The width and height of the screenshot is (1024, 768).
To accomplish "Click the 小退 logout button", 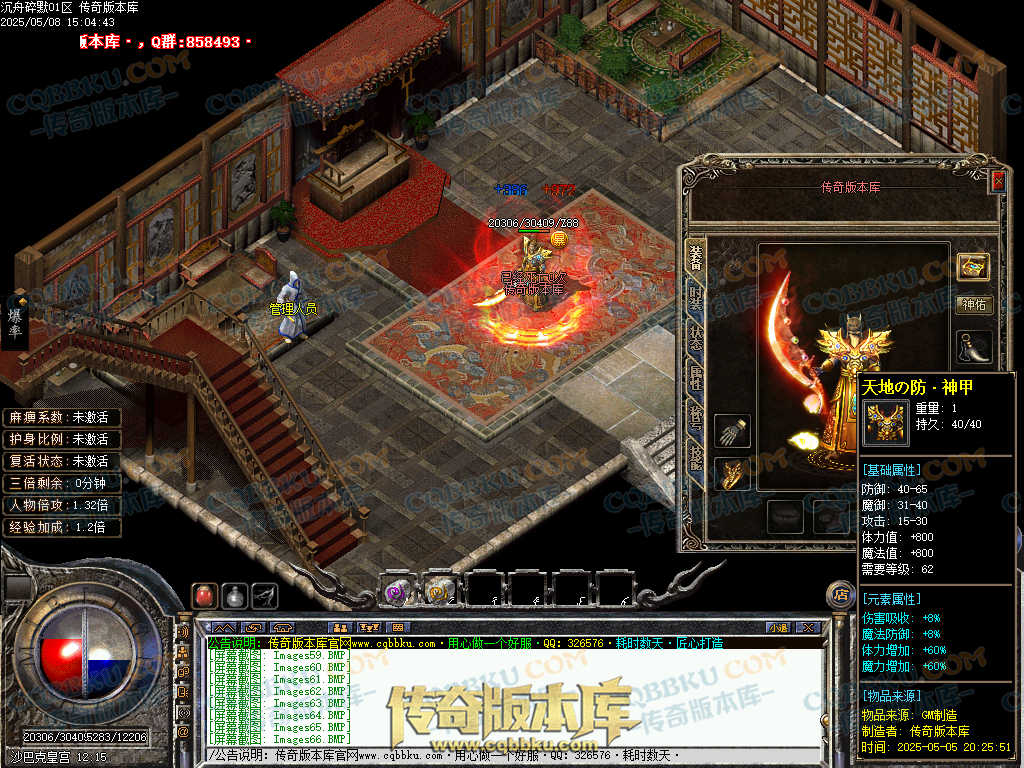I will point(777,627).
